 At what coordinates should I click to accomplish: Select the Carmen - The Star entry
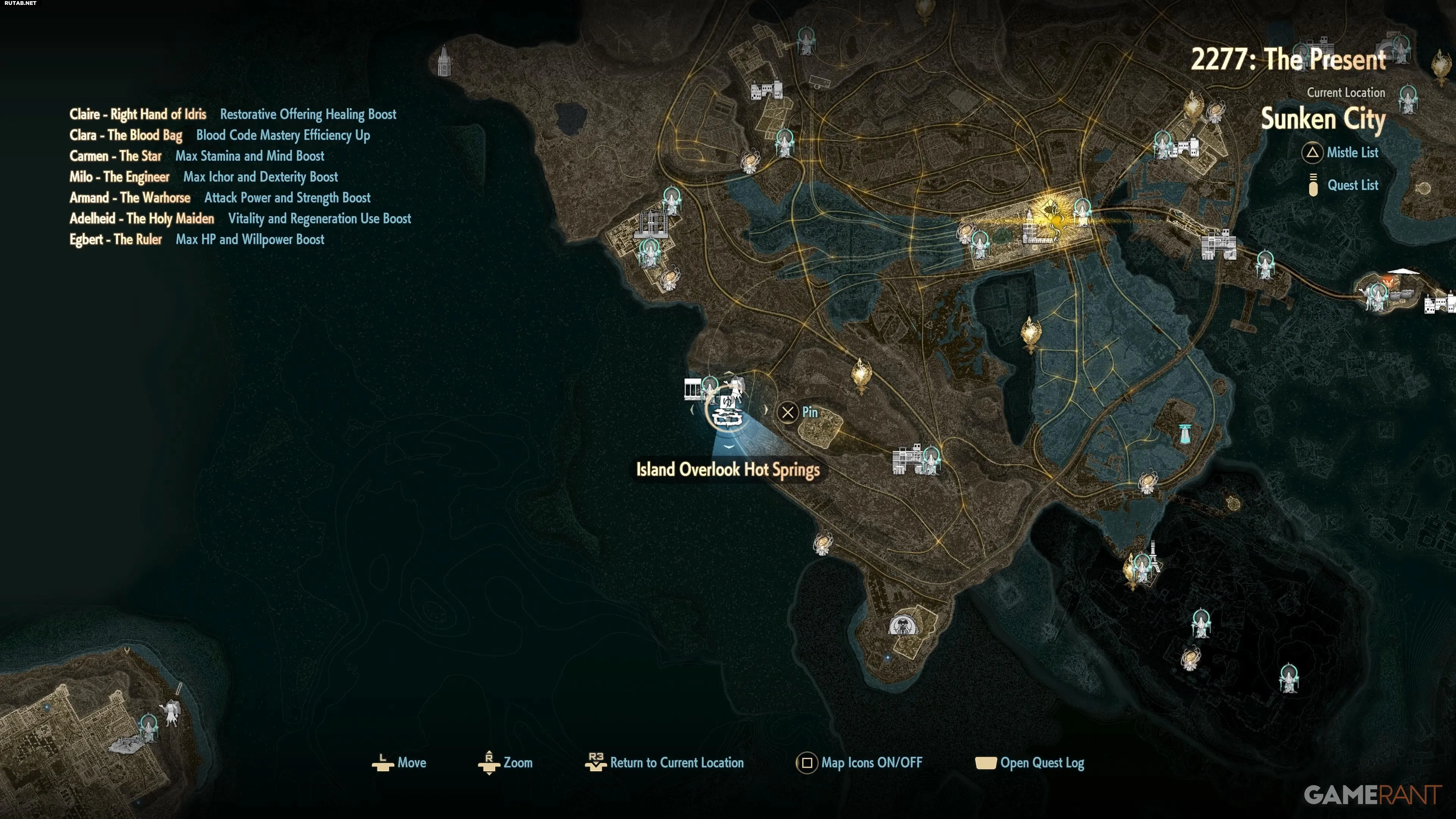point(115,156)
